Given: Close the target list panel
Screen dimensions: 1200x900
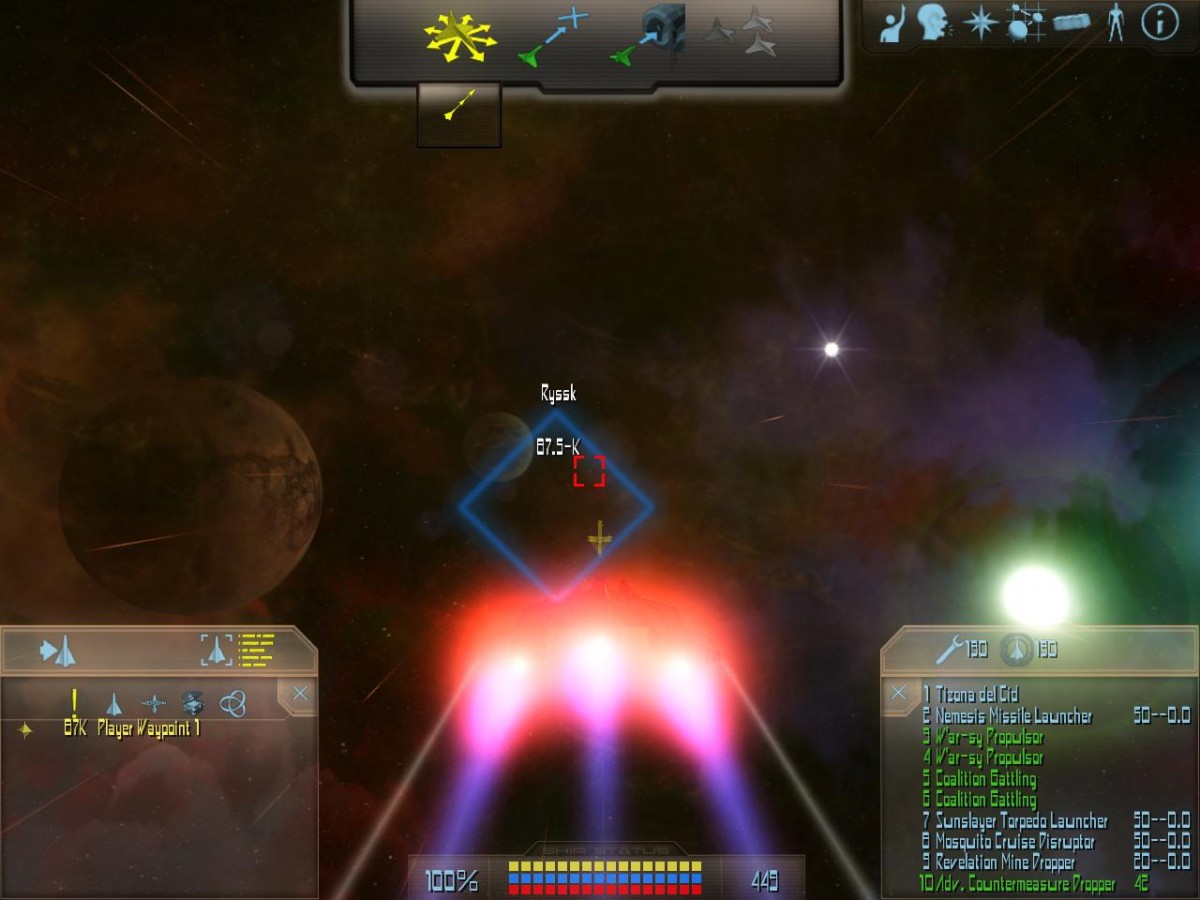Looking at the screenshot, I should pos(300,694).
